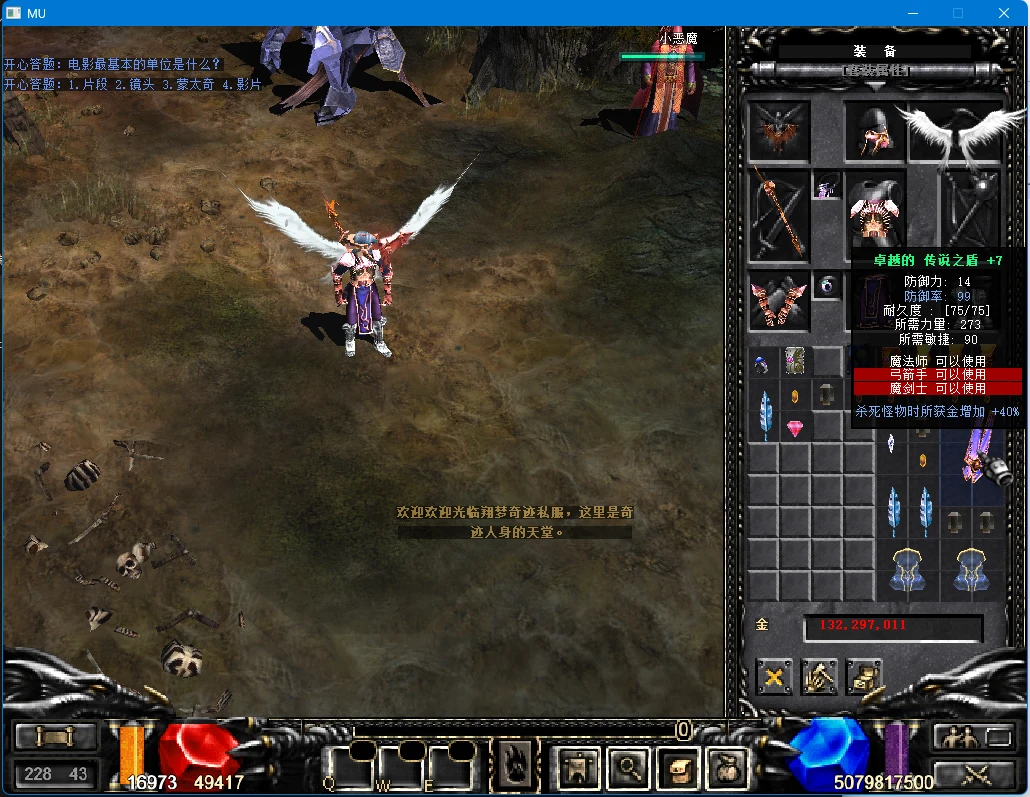Viewport: 1030px width, 797px height.
Task: Select the pet slot with the winged creature
Action: point(779,131)
